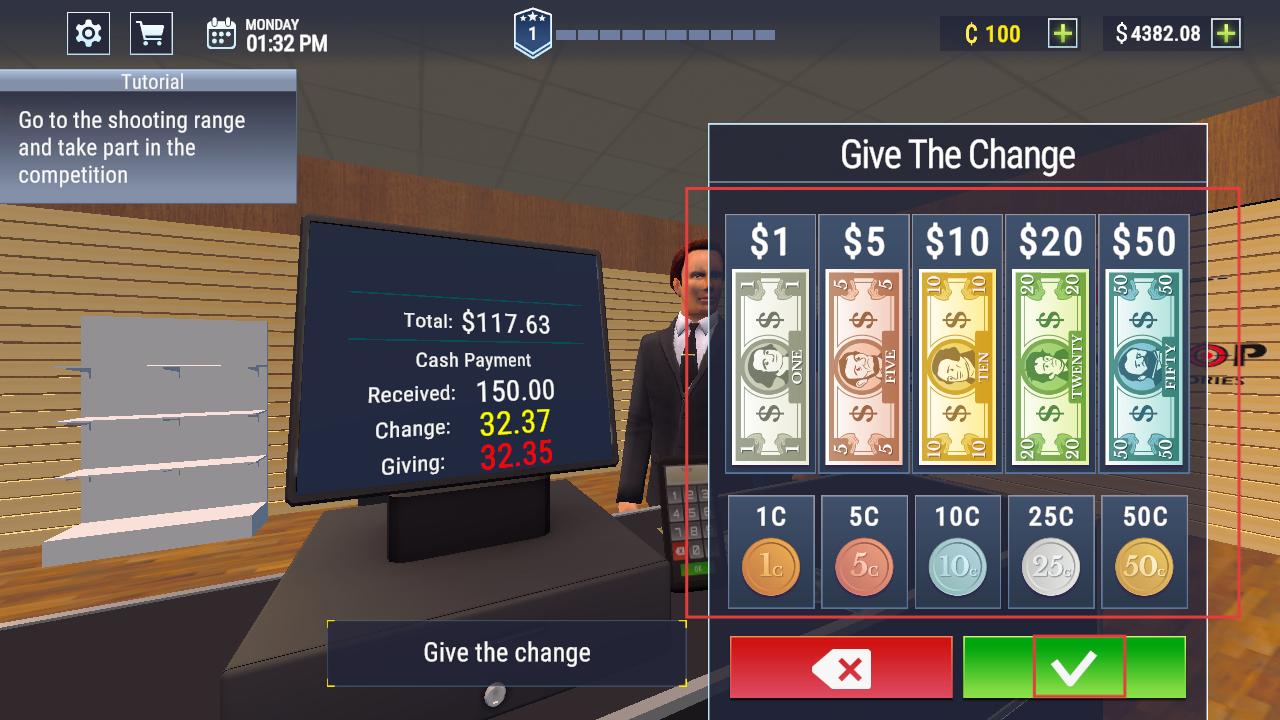Viewport: 1280px width, 720px height.
Task: Pick the 50C gold coin
Action: pyautogui.click(x=1144, y=566)
